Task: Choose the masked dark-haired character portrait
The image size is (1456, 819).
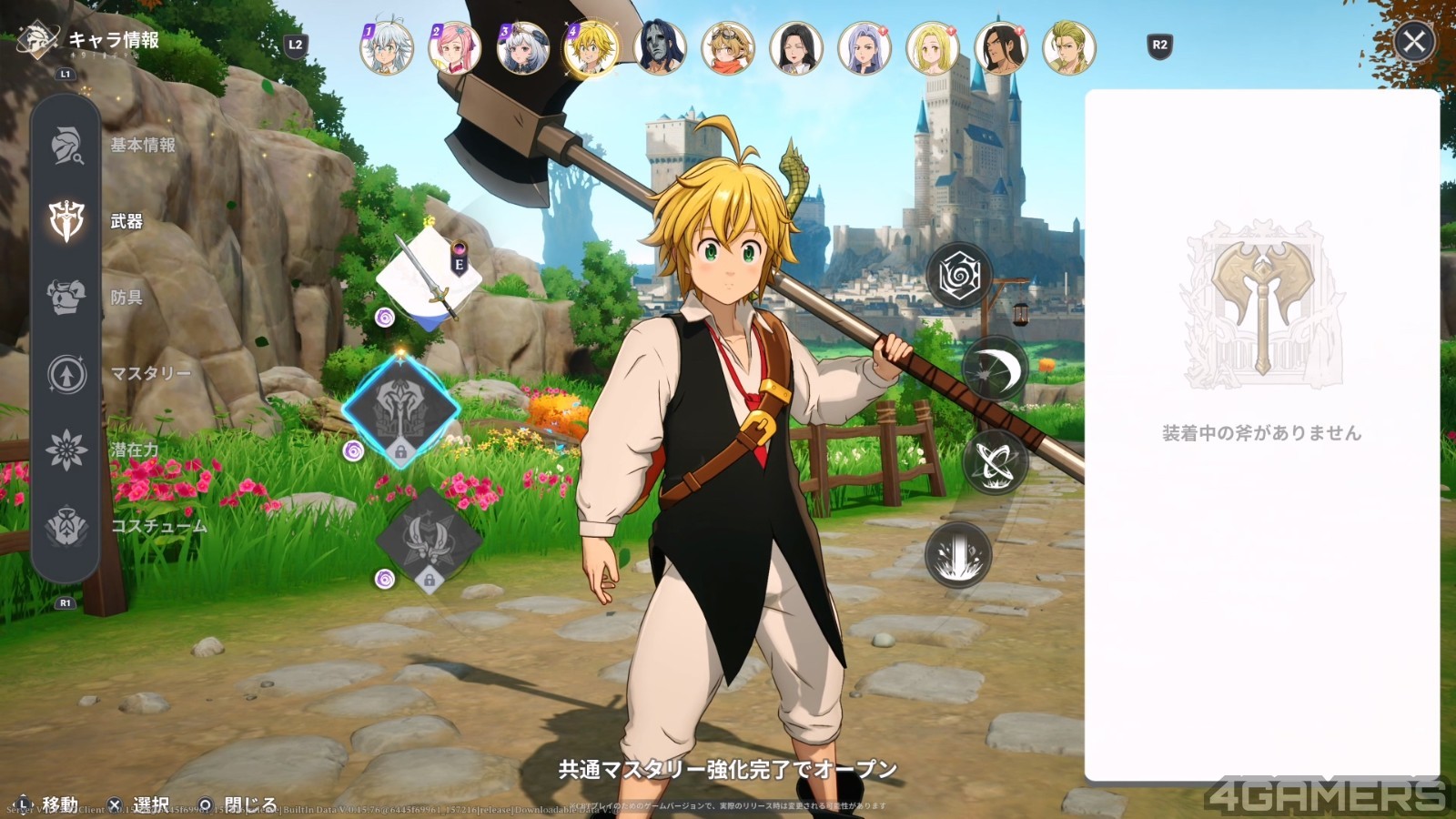Action: pos(660,47)
